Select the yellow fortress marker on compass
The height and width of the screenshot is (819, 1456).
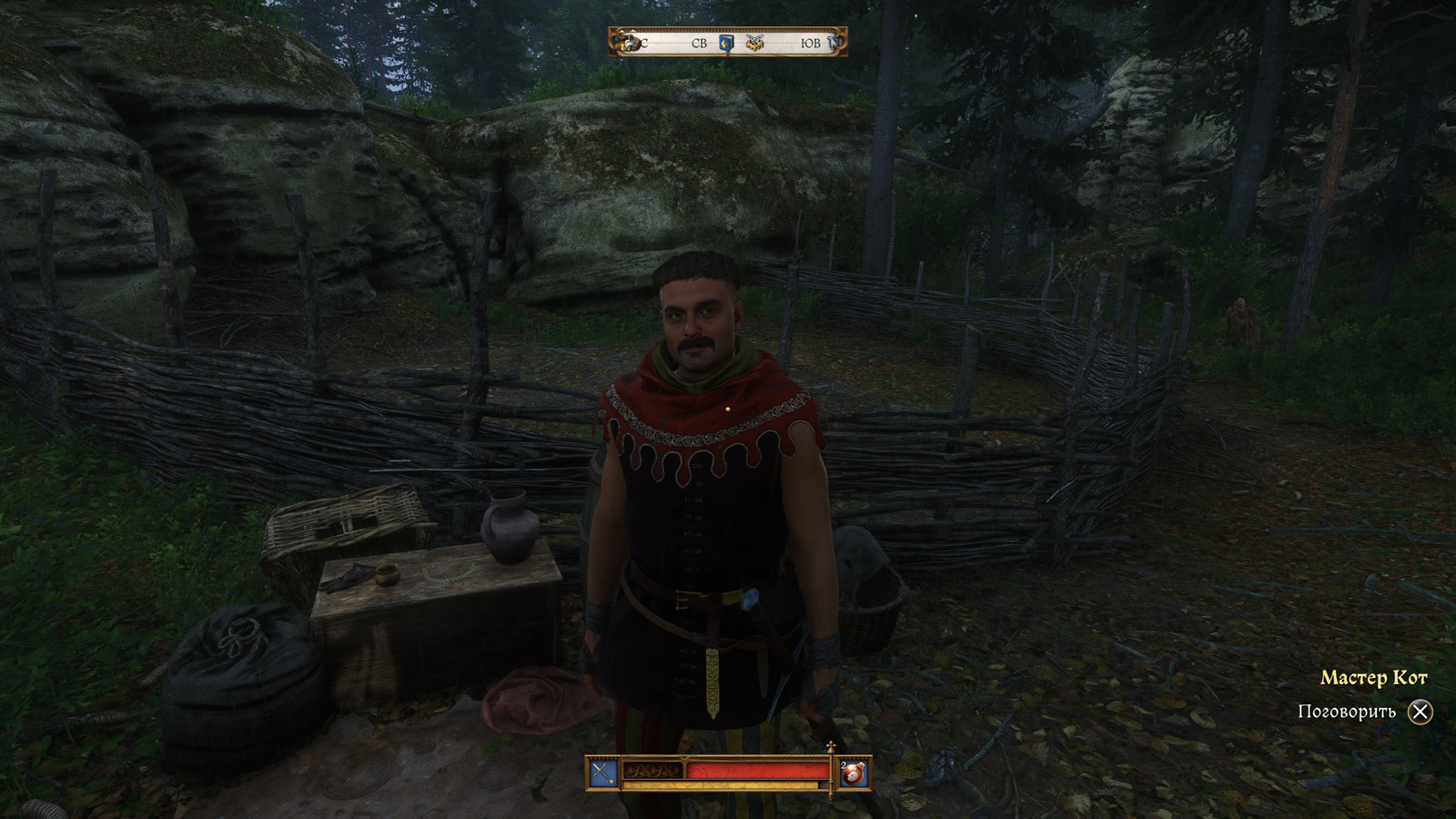click(754, 43)
